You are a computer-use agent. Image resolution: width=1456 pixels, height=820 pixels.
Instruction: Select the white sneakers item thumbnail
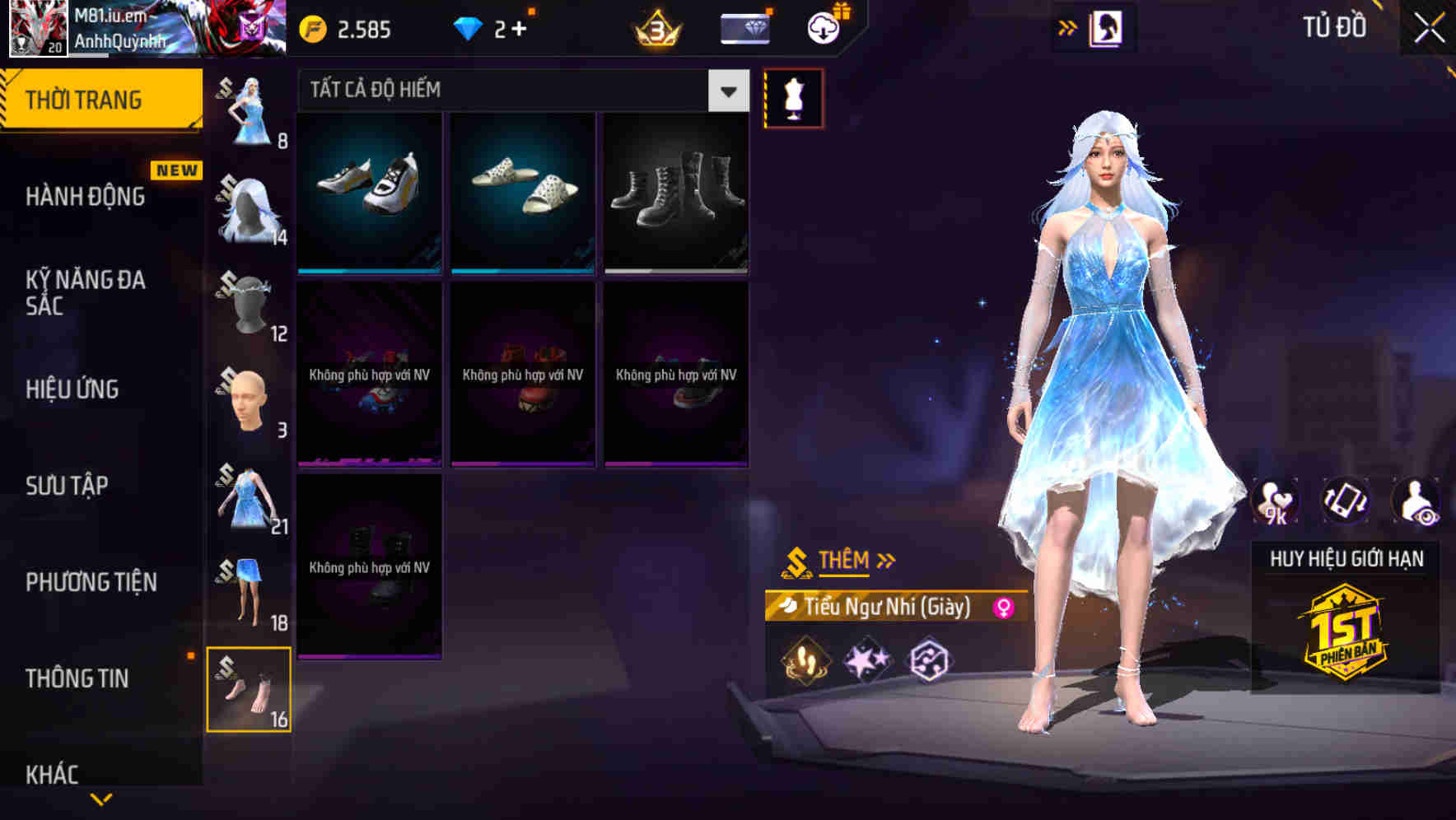(370, 190)
